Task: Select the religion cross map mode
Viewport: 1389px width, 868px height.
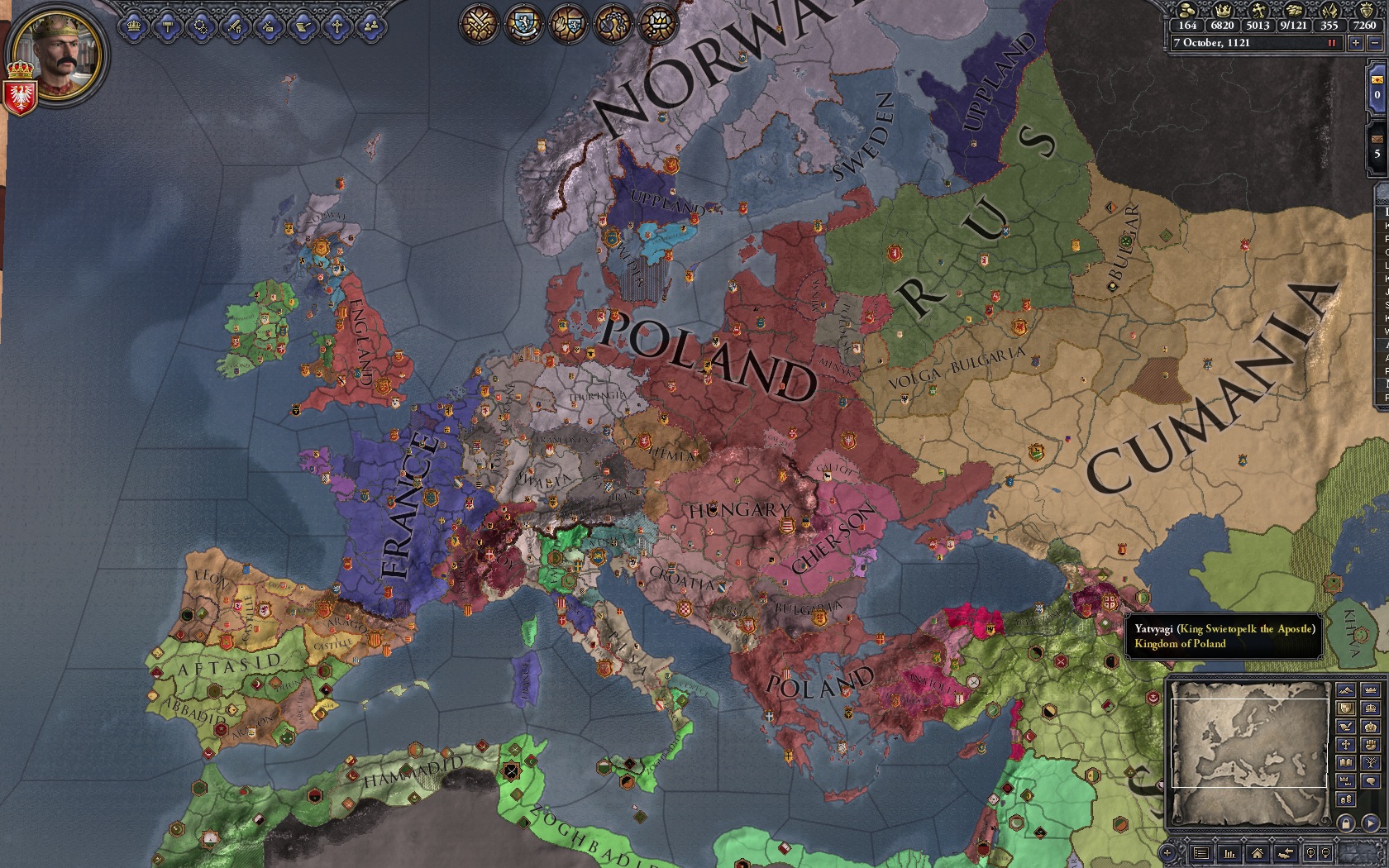Action: [x=1346, y=744]
